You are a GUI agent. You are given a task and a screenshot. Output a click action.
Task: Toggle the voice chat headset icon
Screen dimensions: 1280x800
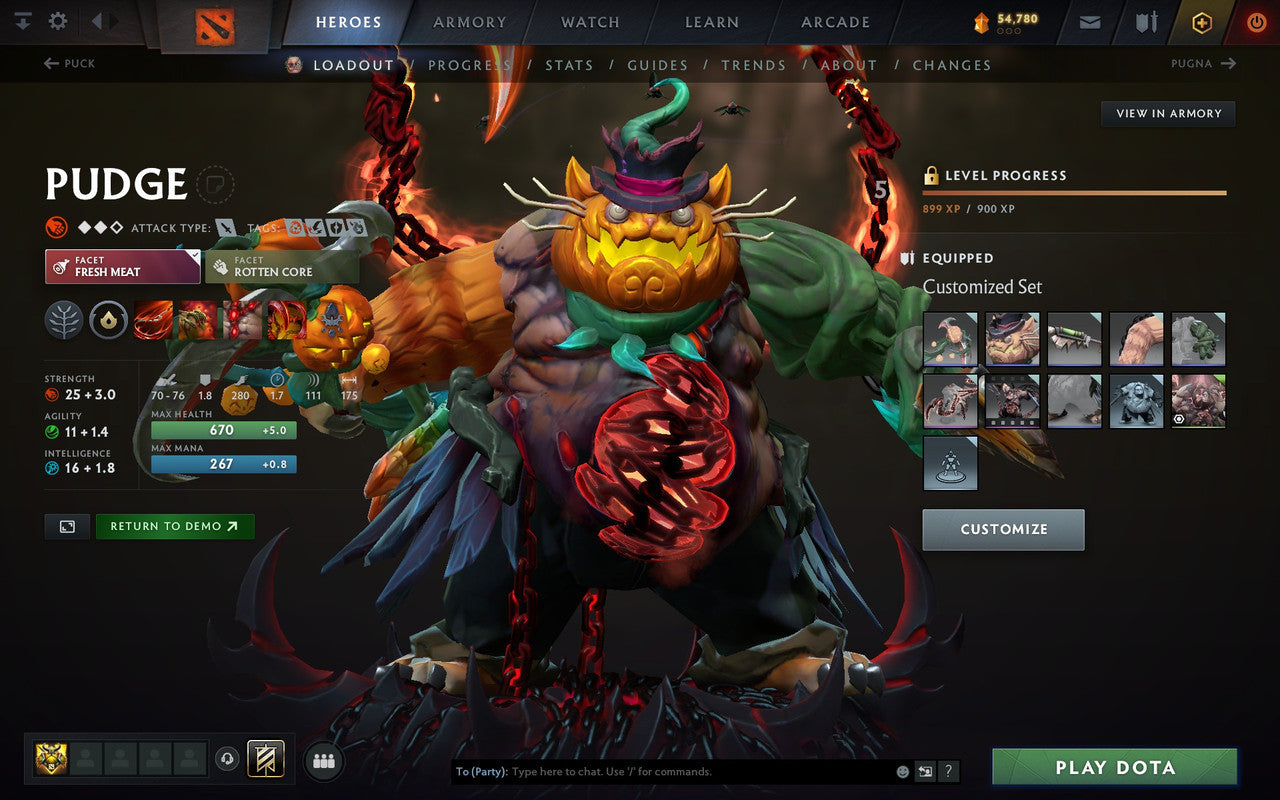coord(228,760)
